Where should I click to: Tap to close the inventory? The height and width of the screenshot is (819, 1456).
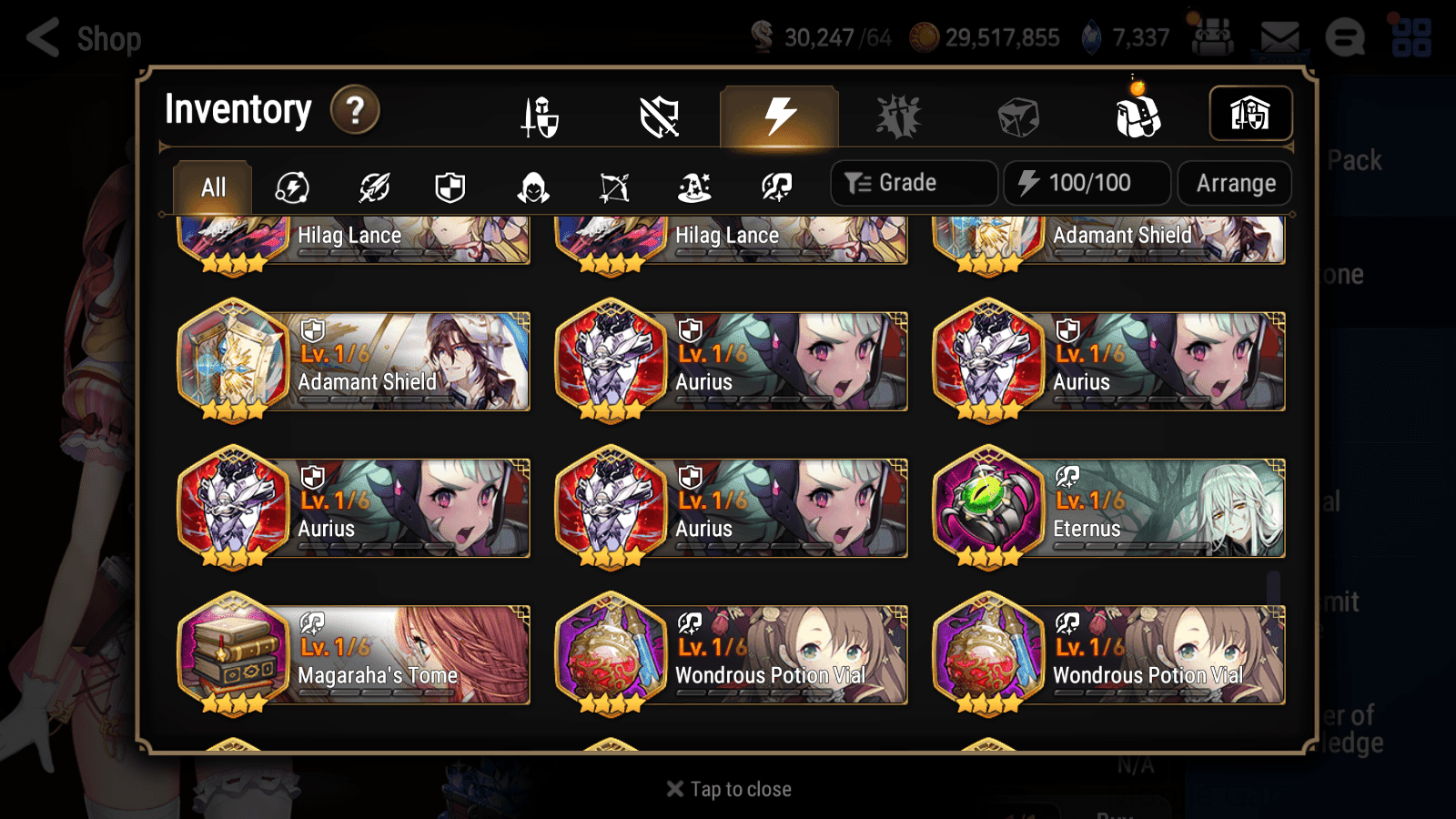pyautogui.click(x=727, y=788)
